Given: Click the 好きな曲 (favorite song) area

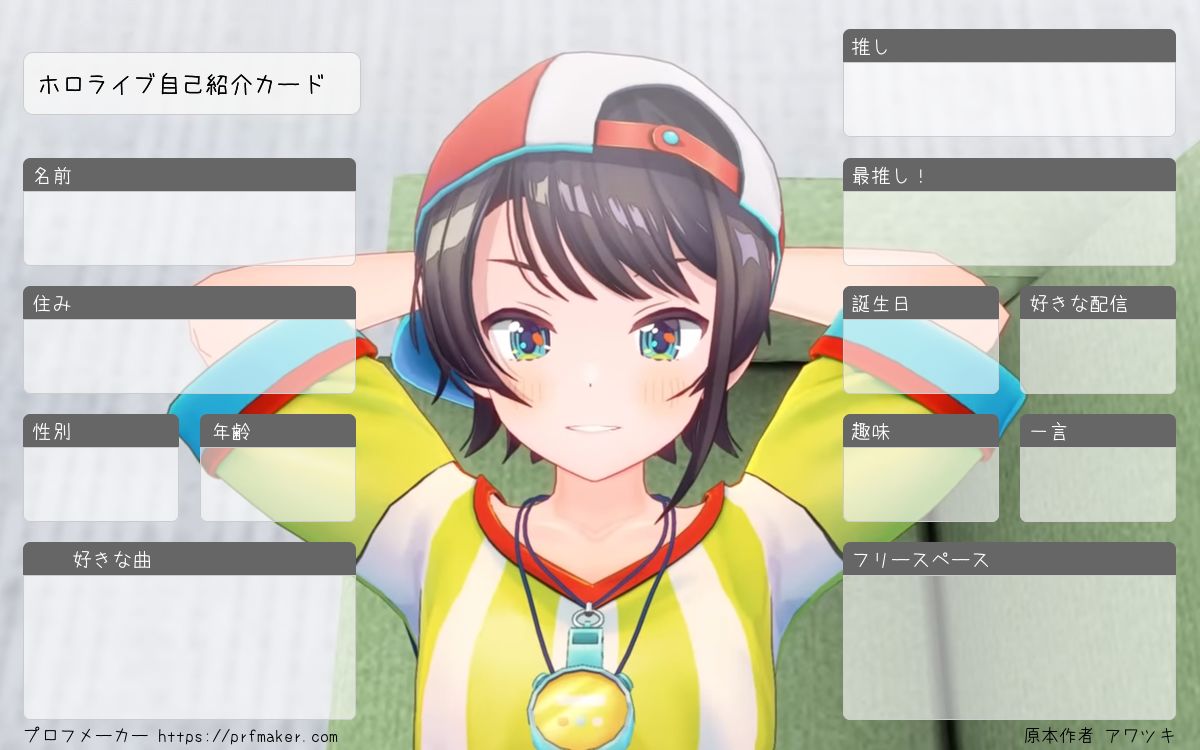Looking at the screenshot, I should coord(189,647).
